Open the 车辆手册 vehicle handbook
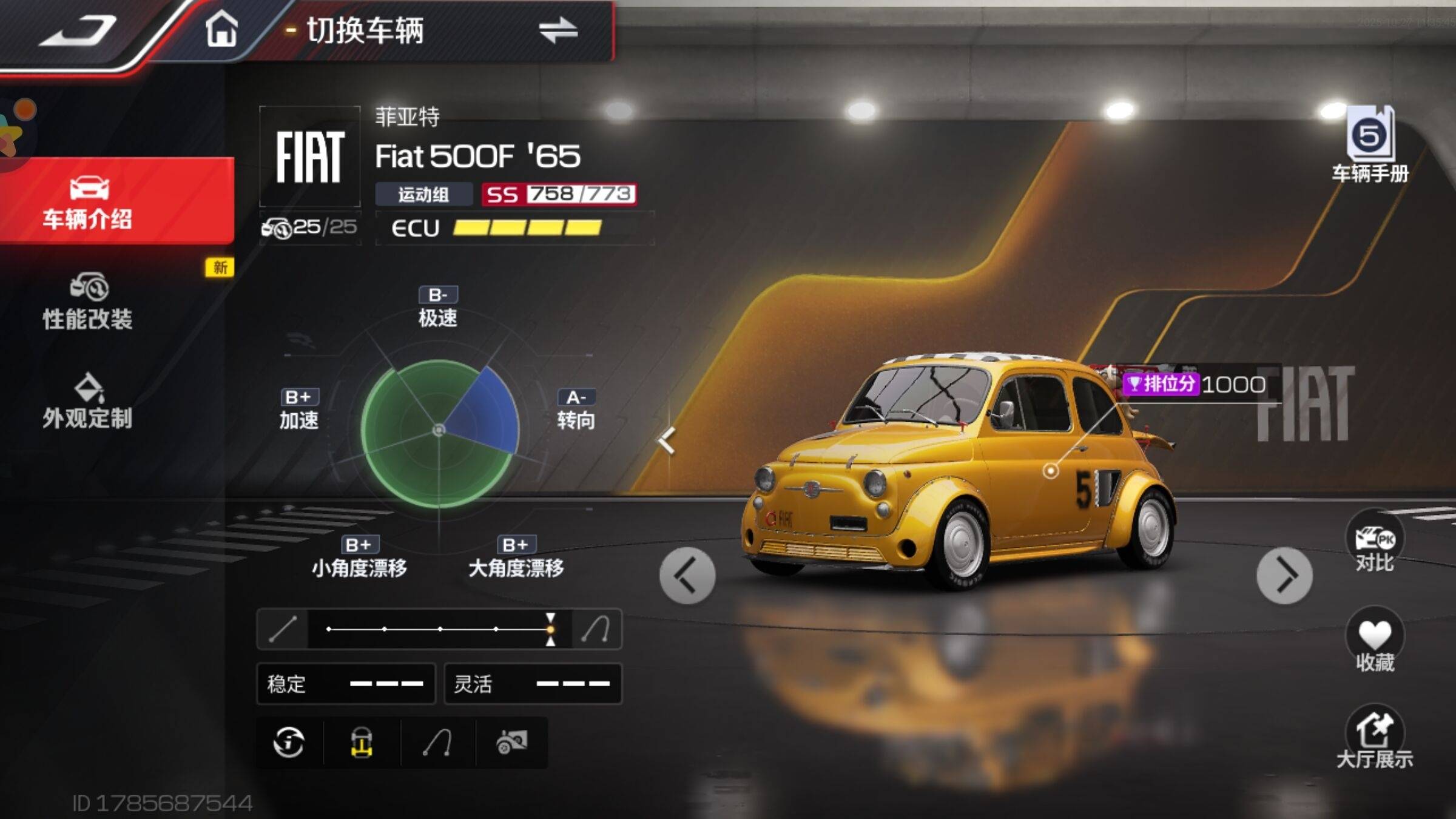1456x819 pixels. (x=1370, y=146)
